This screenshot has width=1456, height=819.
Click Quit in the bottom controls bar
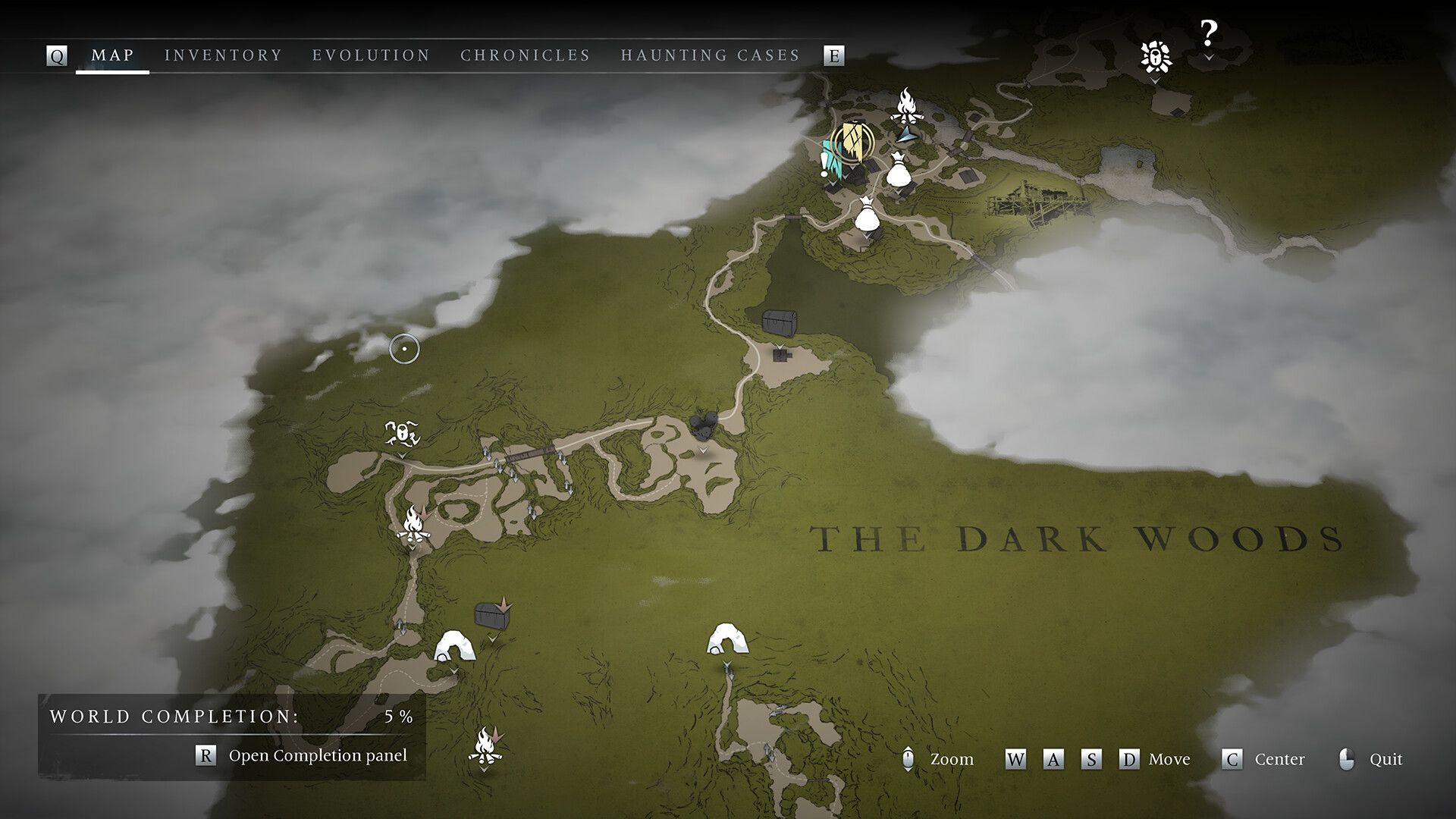click(1385, 759)
